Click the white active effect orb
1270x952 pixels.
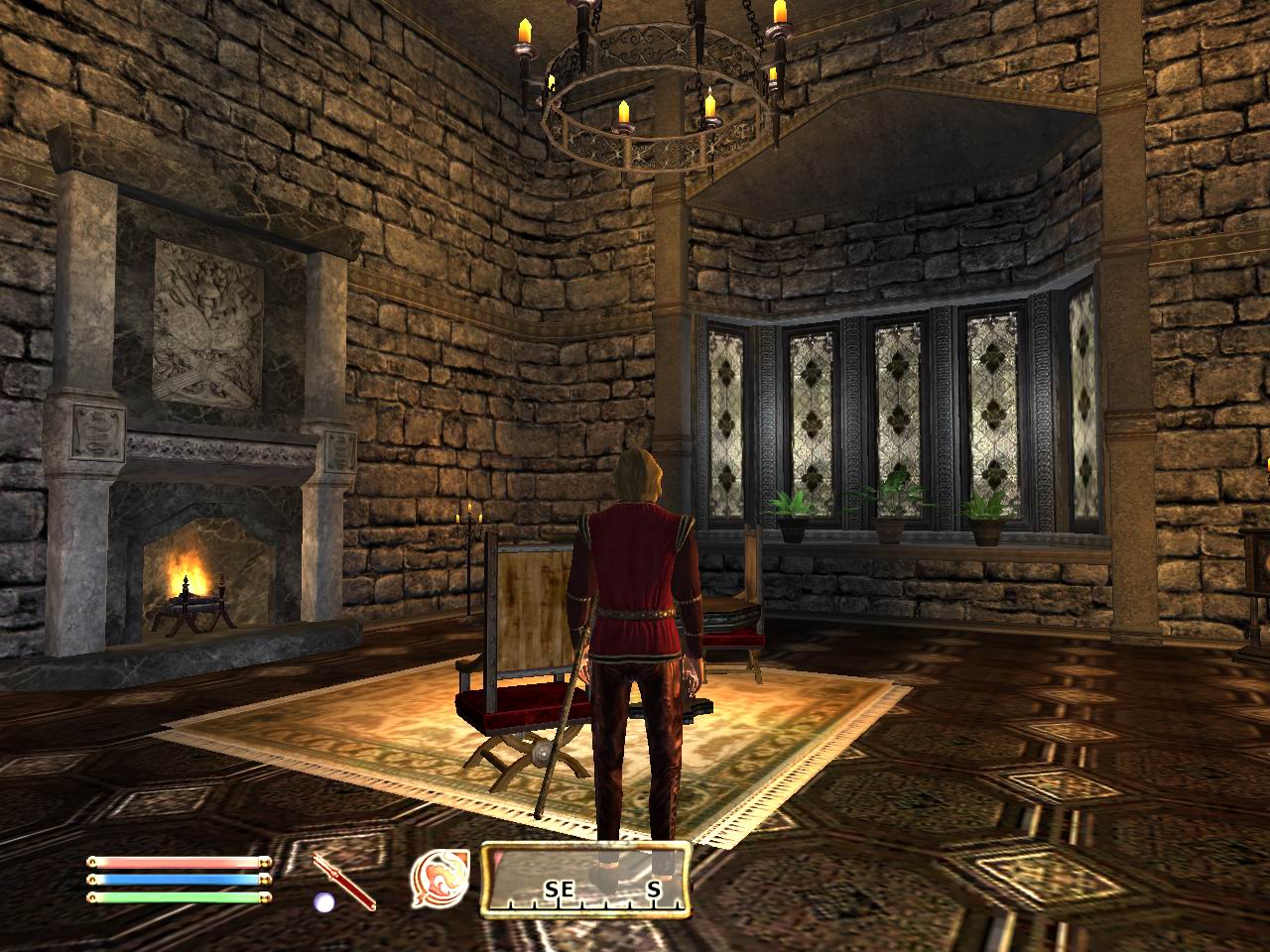pyautogui.click(x=323, y=900)
